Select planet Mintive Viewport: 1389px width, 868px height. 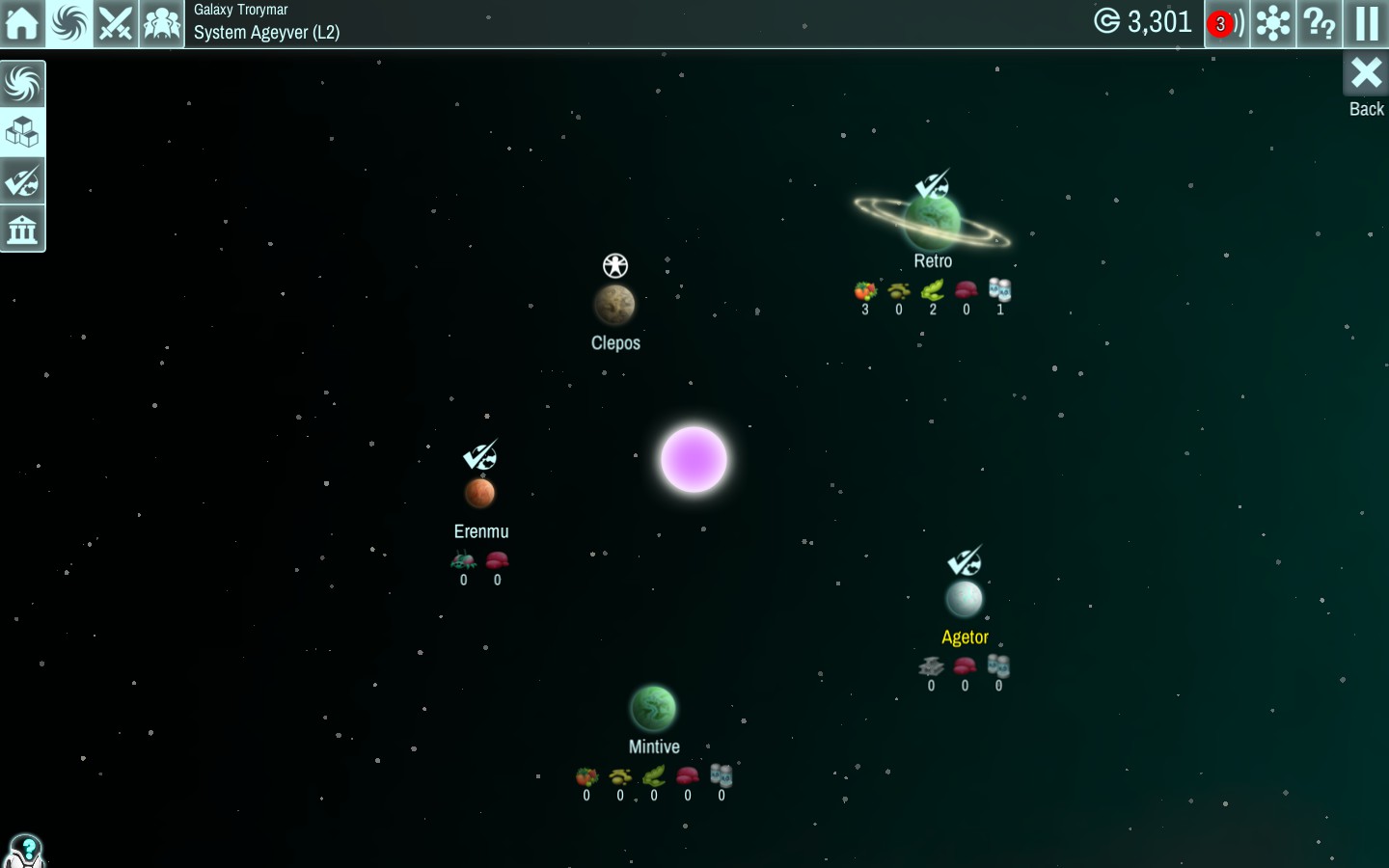click(653, 709)
